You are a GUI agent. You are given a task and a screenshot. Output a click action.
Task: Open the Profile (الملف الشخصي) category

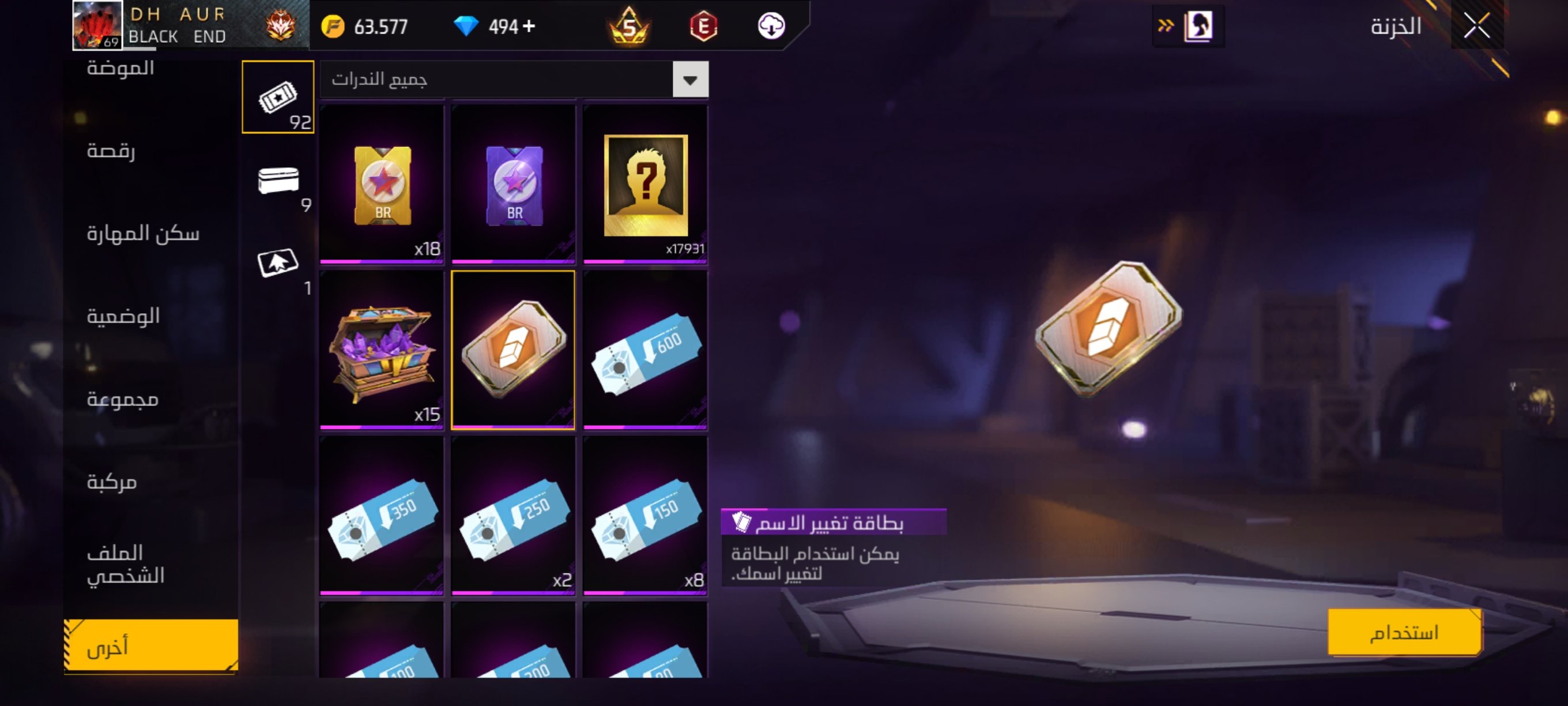click(126, 564)
